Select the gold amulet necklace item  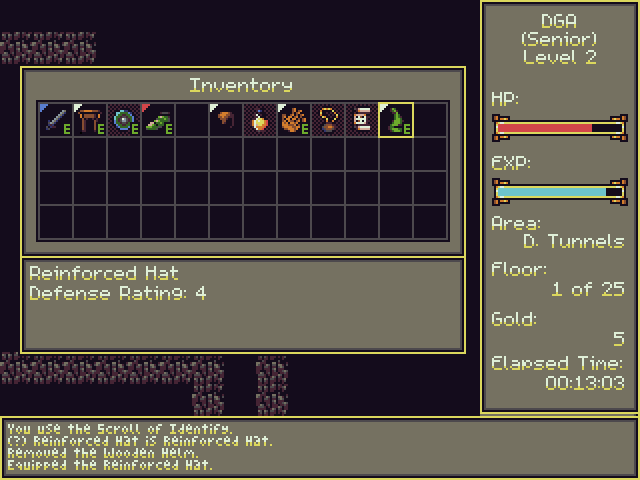click(x=327, y=120)
